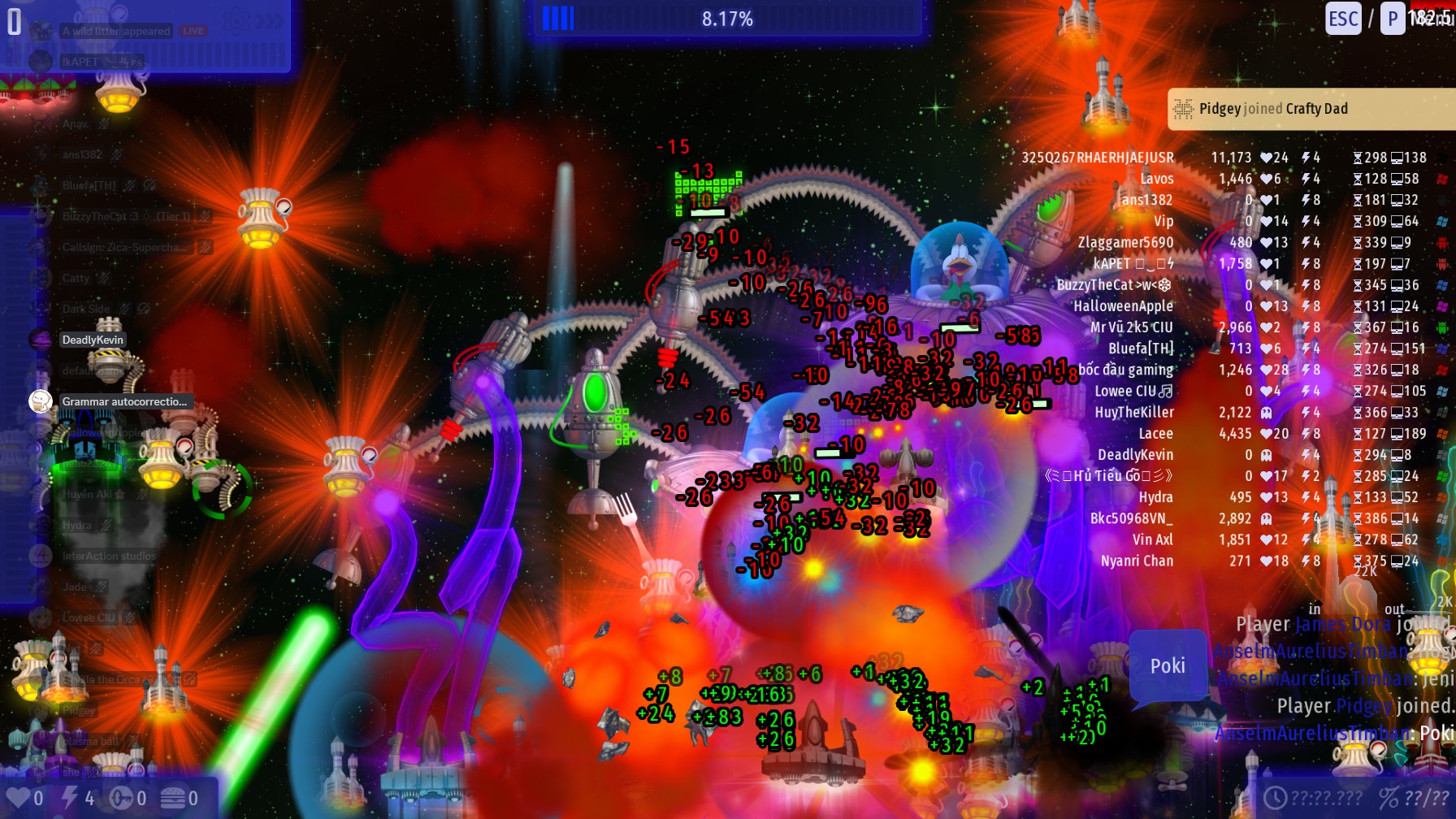The image size is (1456, 819).
Task: Select the Lavos row in the scoreboard
Action: (x=1156, y=179)
